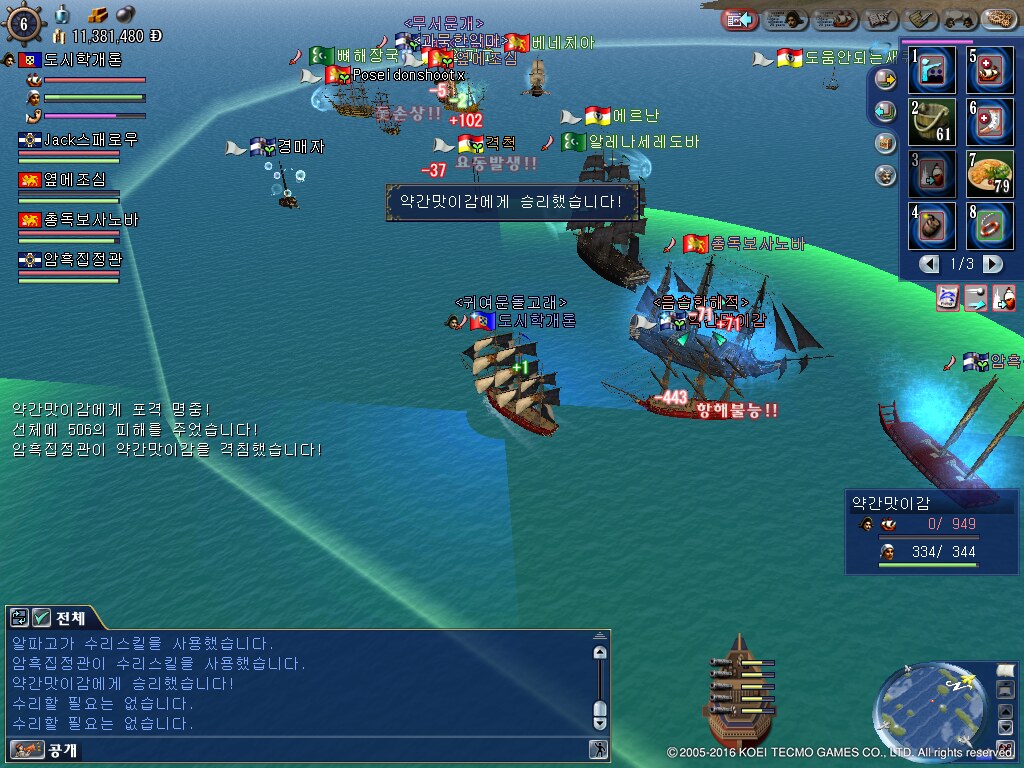Open the ship's wheel system menu
The image size is (1024, 768).
click(x=23, y=22)
